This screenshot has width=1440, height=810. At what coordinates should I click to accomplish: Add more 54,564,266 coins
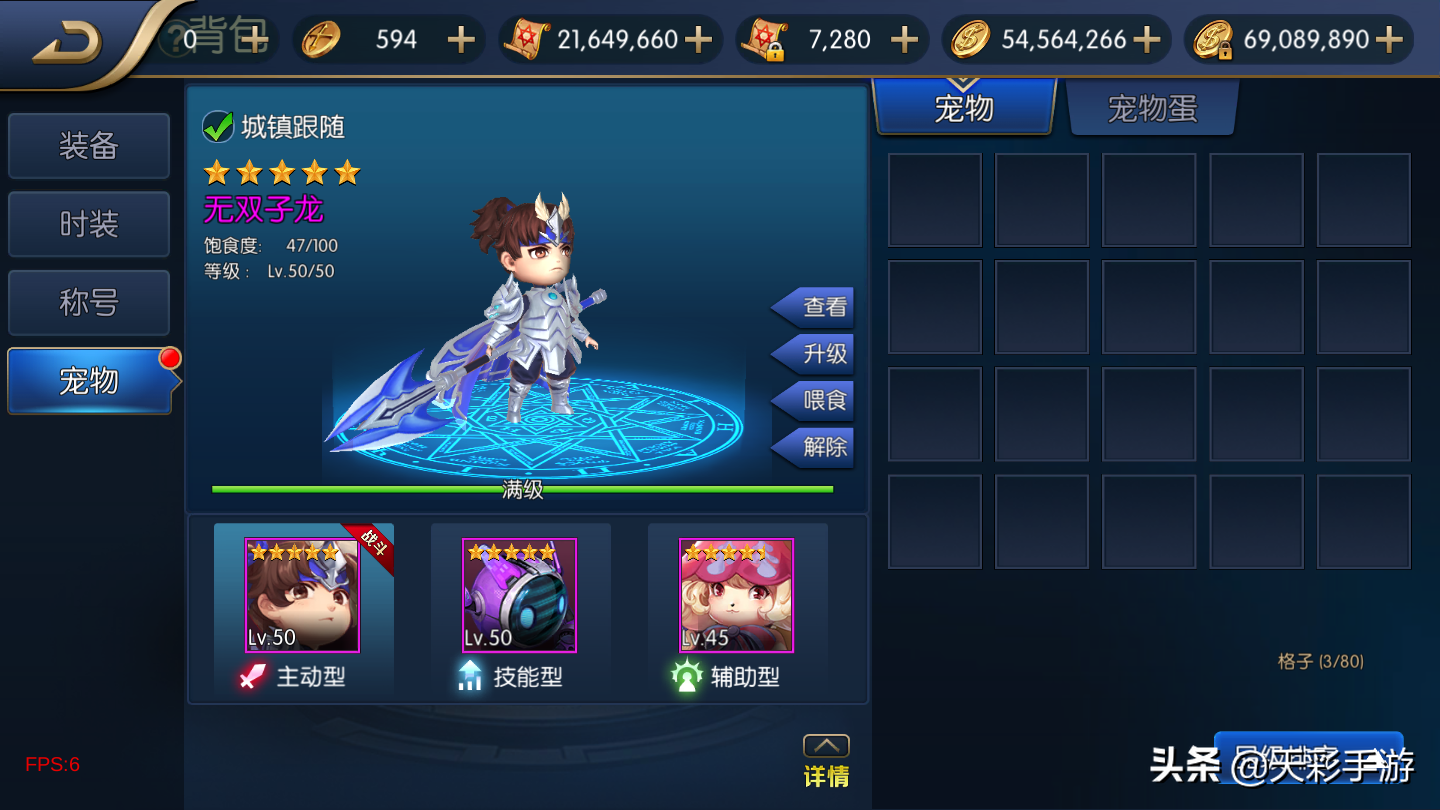click(1146, 40)
